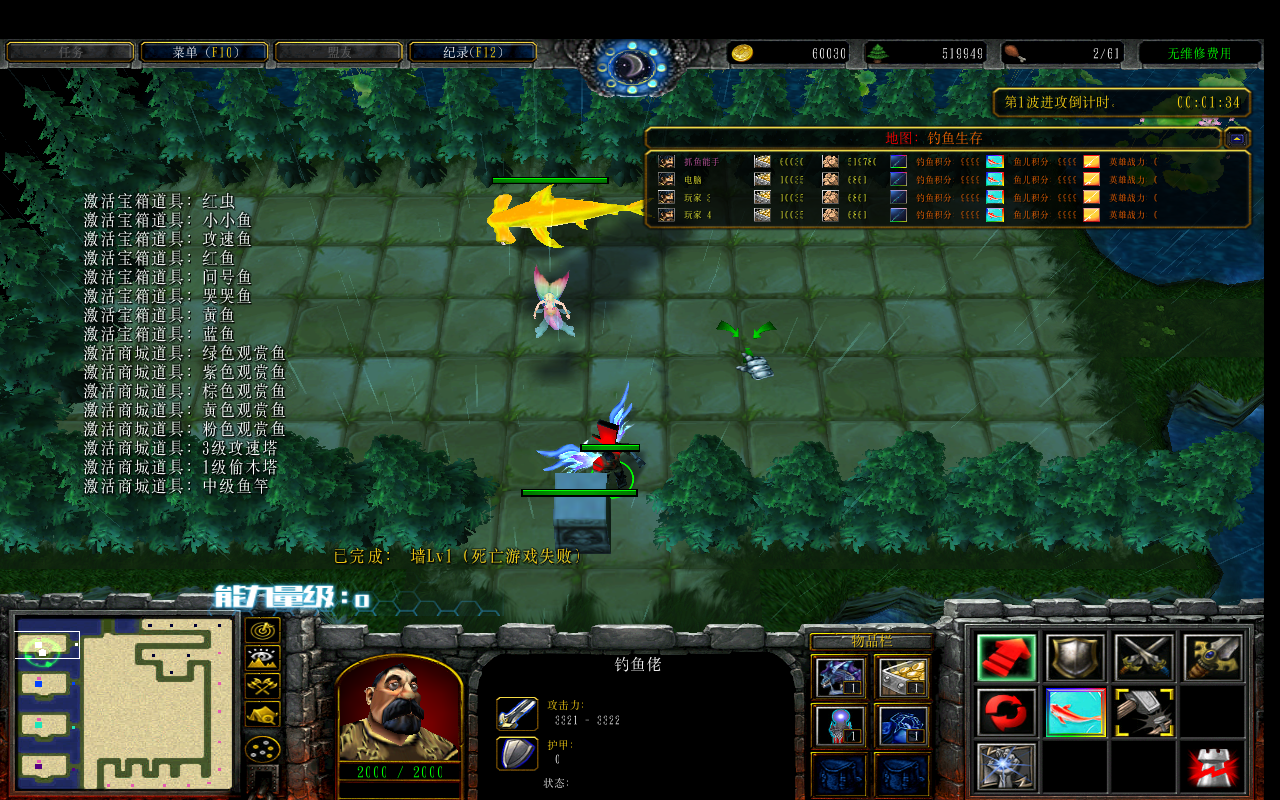Click the shield command icon
The image size is (1280, 800).
pyautogui.click(x=1075, y=657)
